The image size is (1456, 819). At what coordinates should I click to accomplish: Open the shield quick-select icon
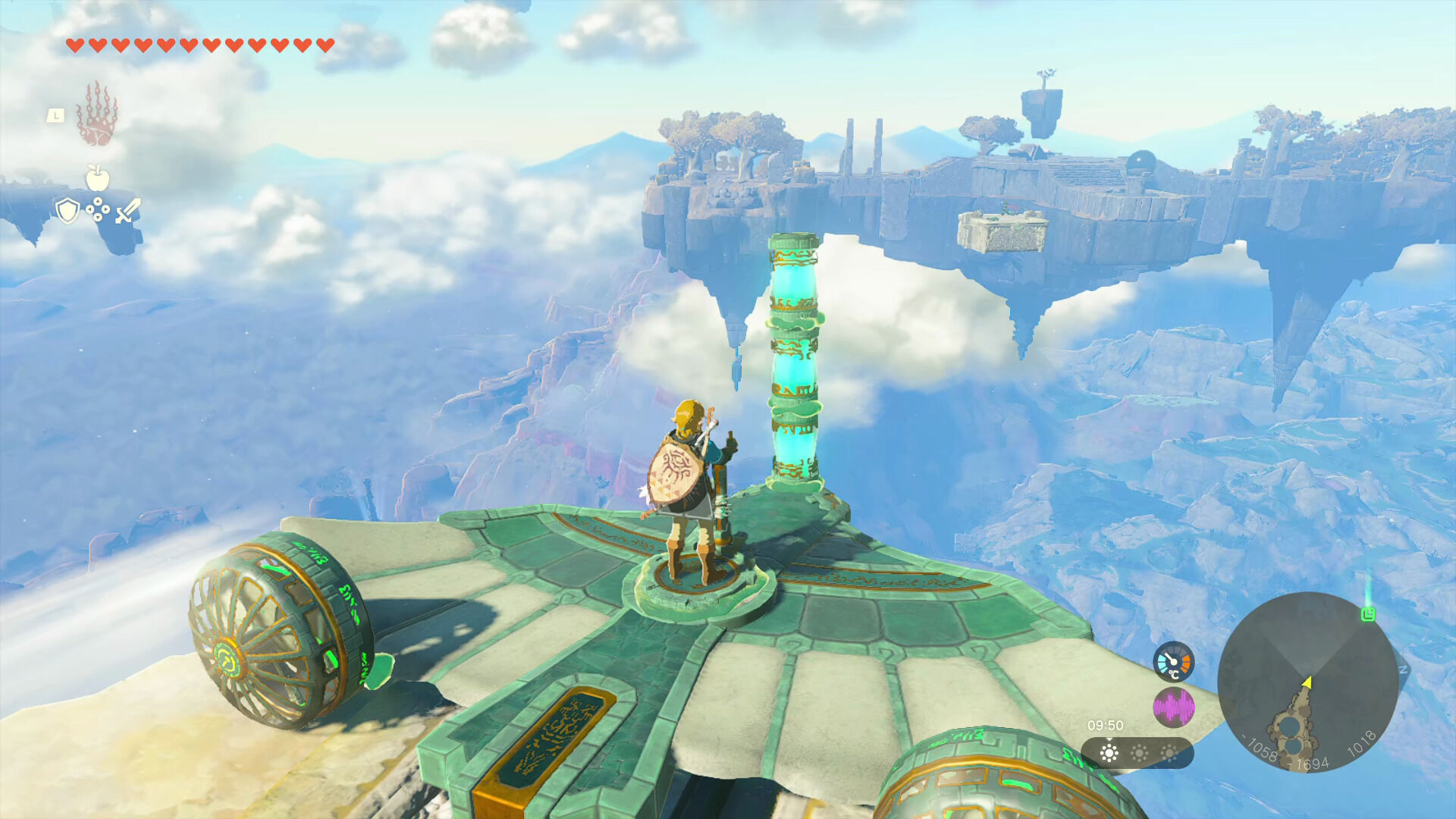pos(67,210)
